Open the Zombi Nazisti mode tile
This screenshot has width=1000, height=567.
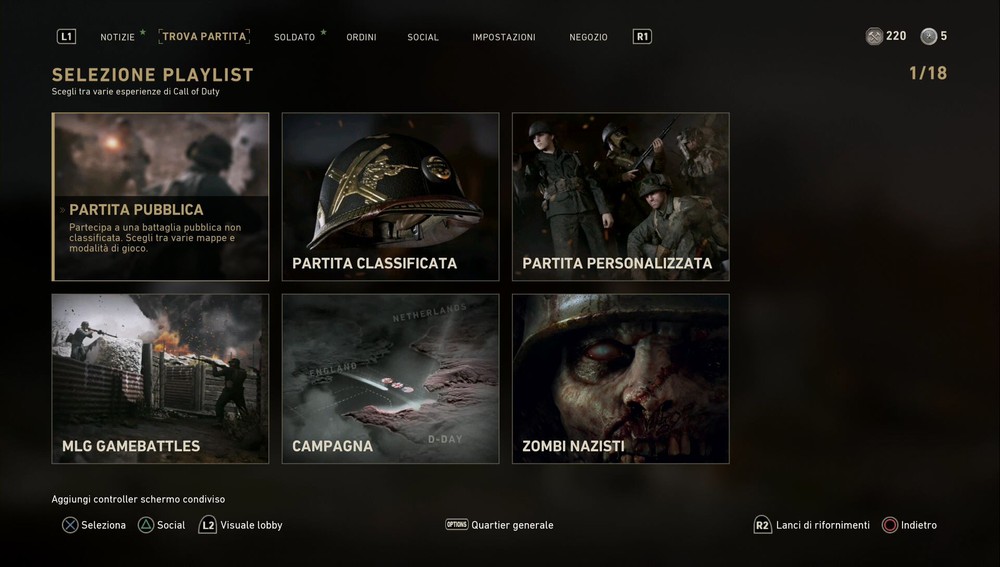click(x=621, y=379)
